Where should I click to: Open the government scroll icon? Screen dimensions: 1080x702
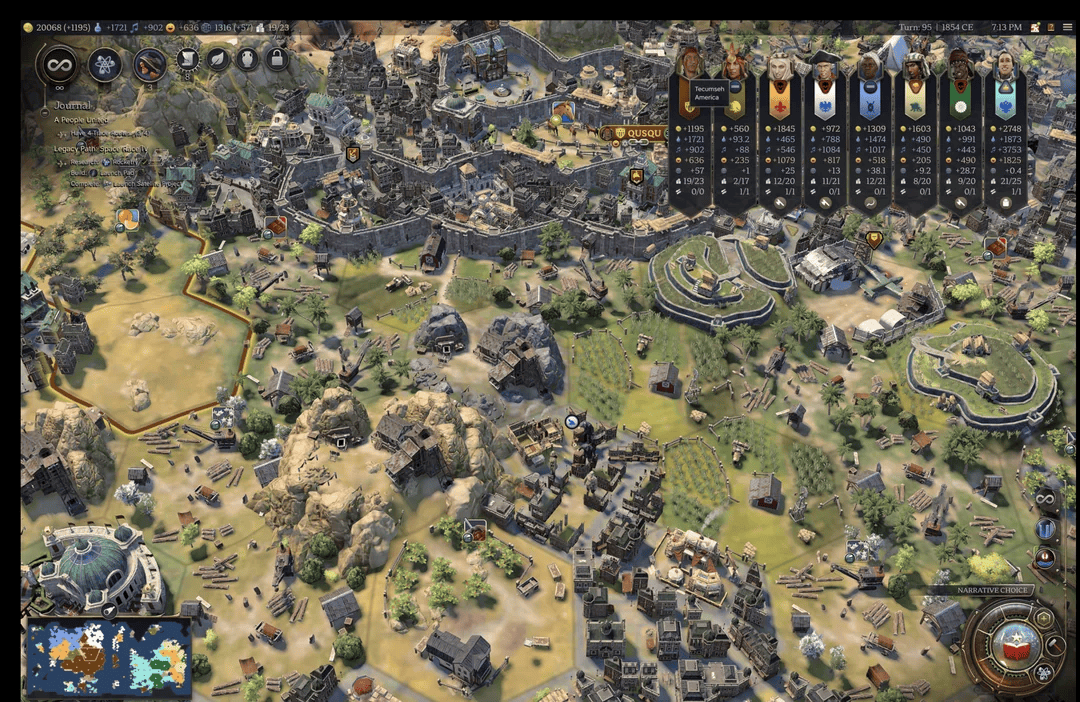(x=187, y=60)
